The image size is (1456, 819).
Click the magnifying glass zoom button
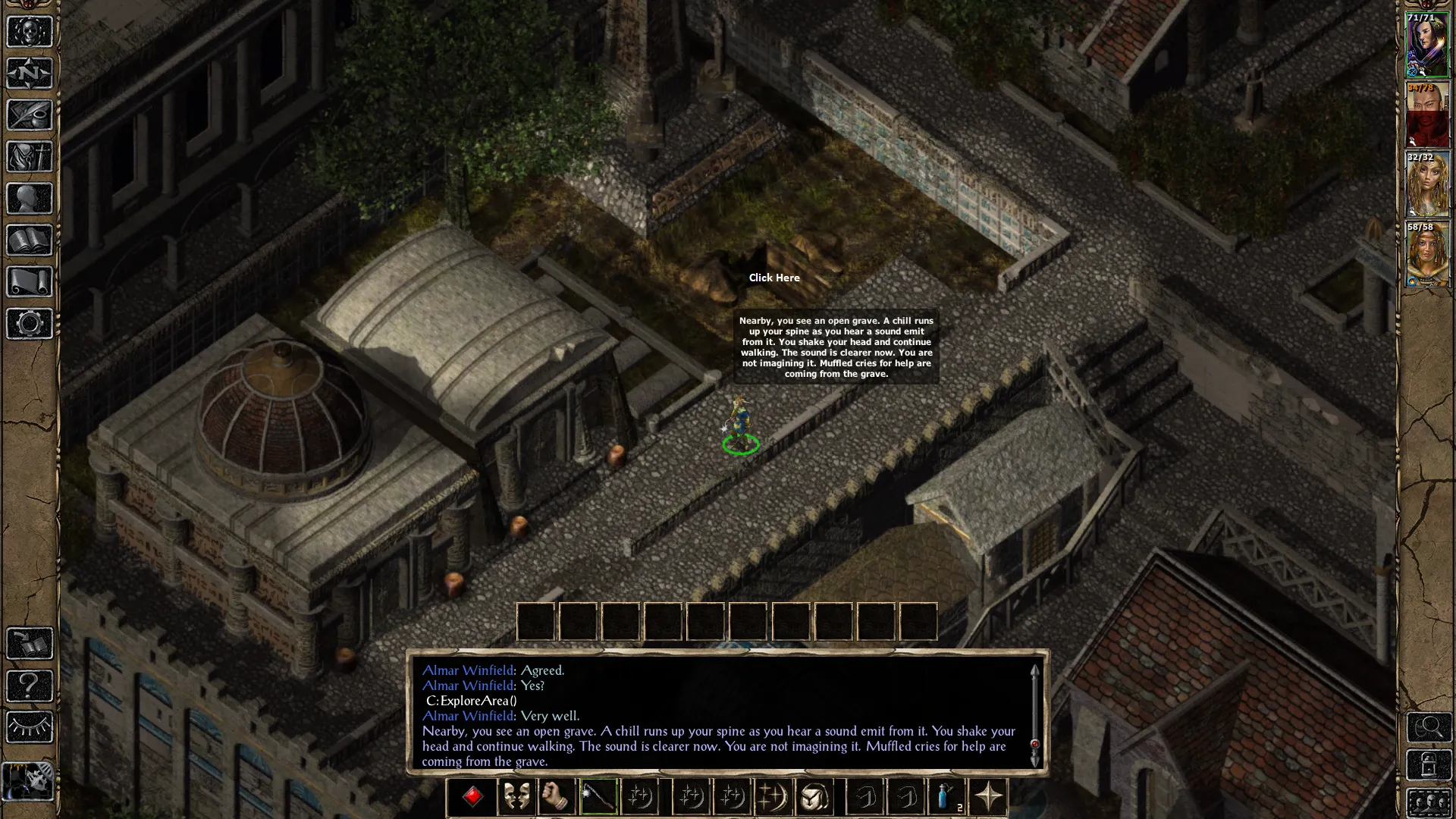click(1429, 727)
